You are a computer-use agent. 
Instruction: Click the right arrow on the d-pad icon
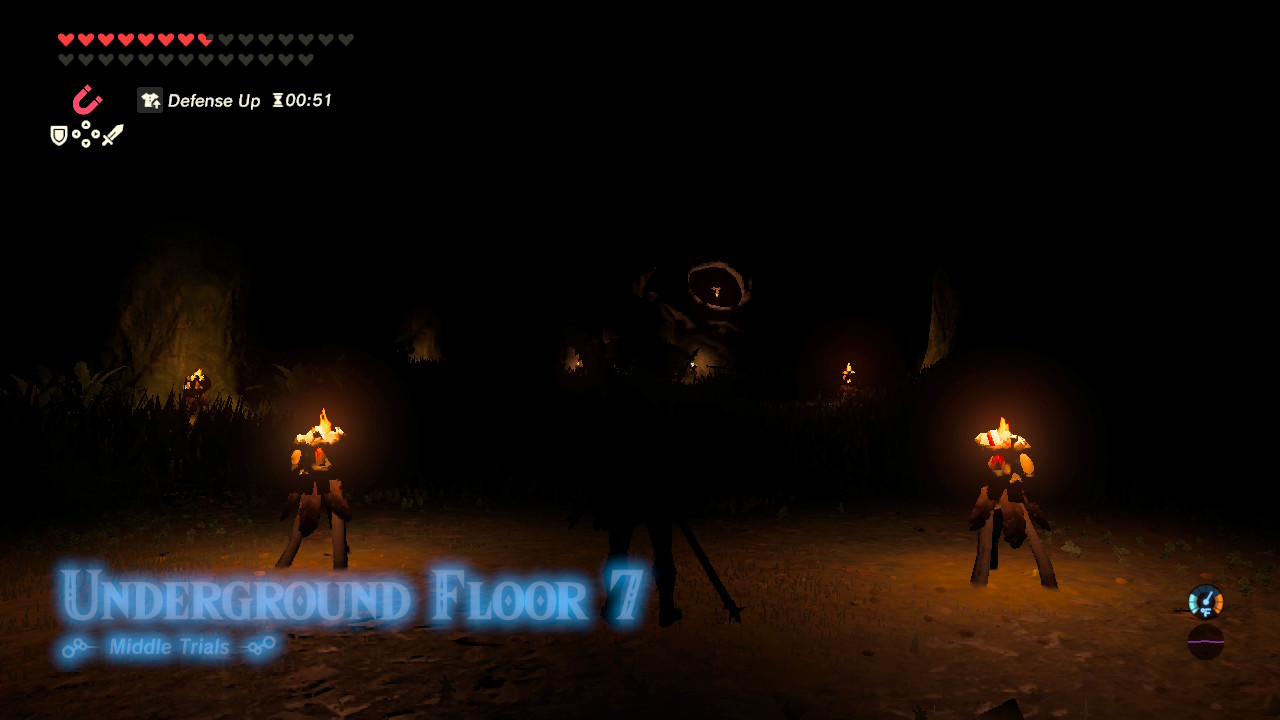pyautogui.click(x=96, y=134)
